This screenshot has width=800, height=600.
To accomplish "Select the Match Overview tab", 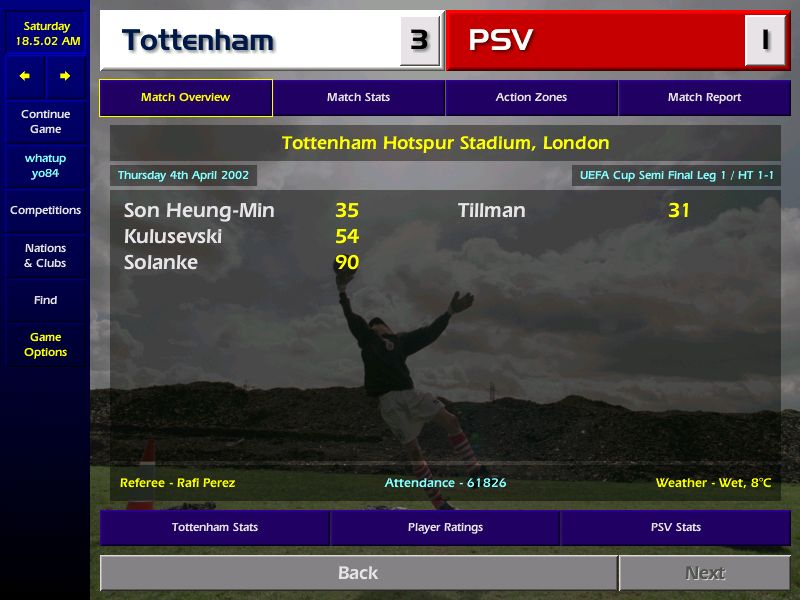I will 185,98.
